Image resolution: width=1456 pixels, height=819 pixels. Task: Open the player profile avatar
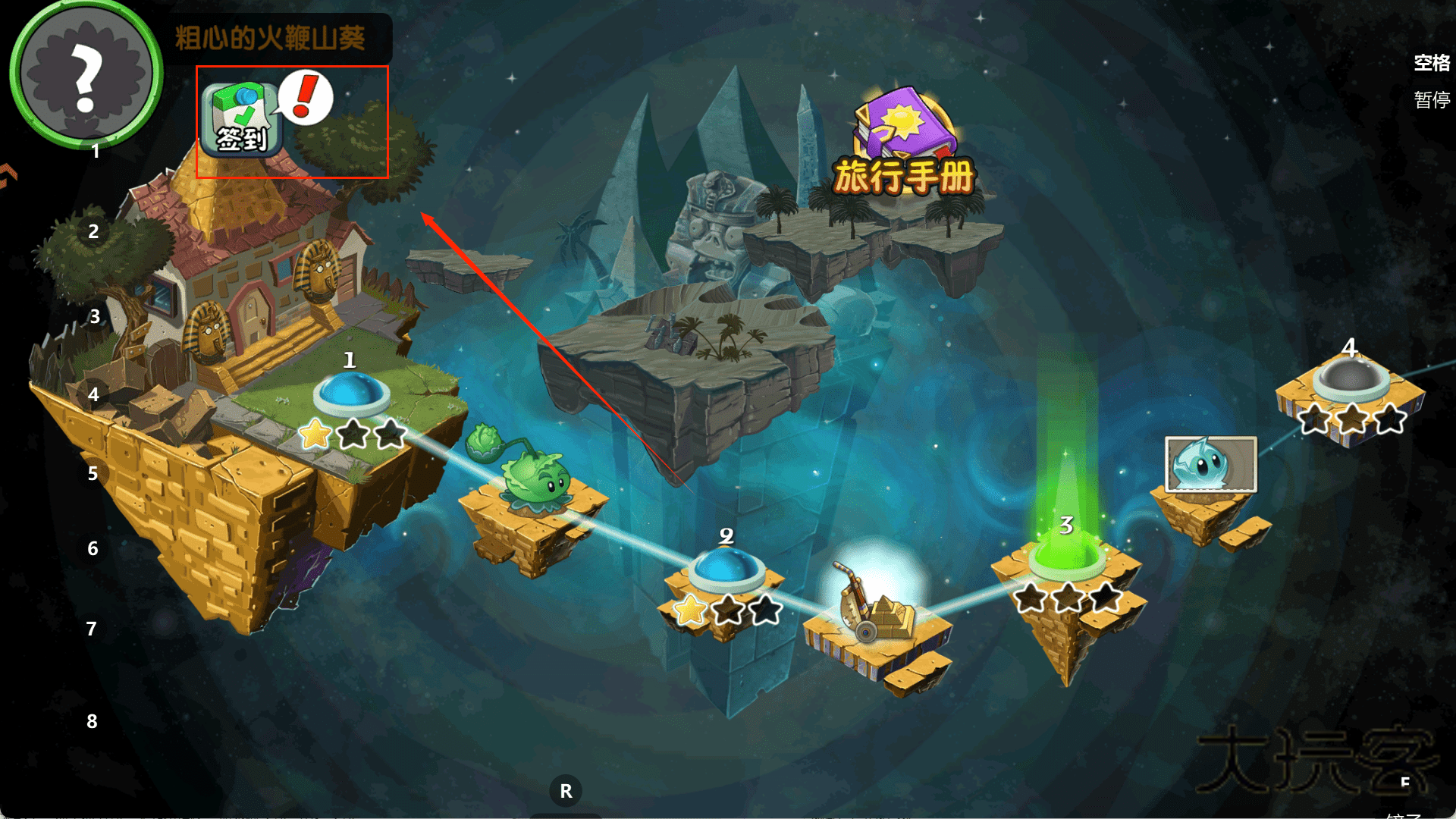pyautogui.click(x=85, y=74)
